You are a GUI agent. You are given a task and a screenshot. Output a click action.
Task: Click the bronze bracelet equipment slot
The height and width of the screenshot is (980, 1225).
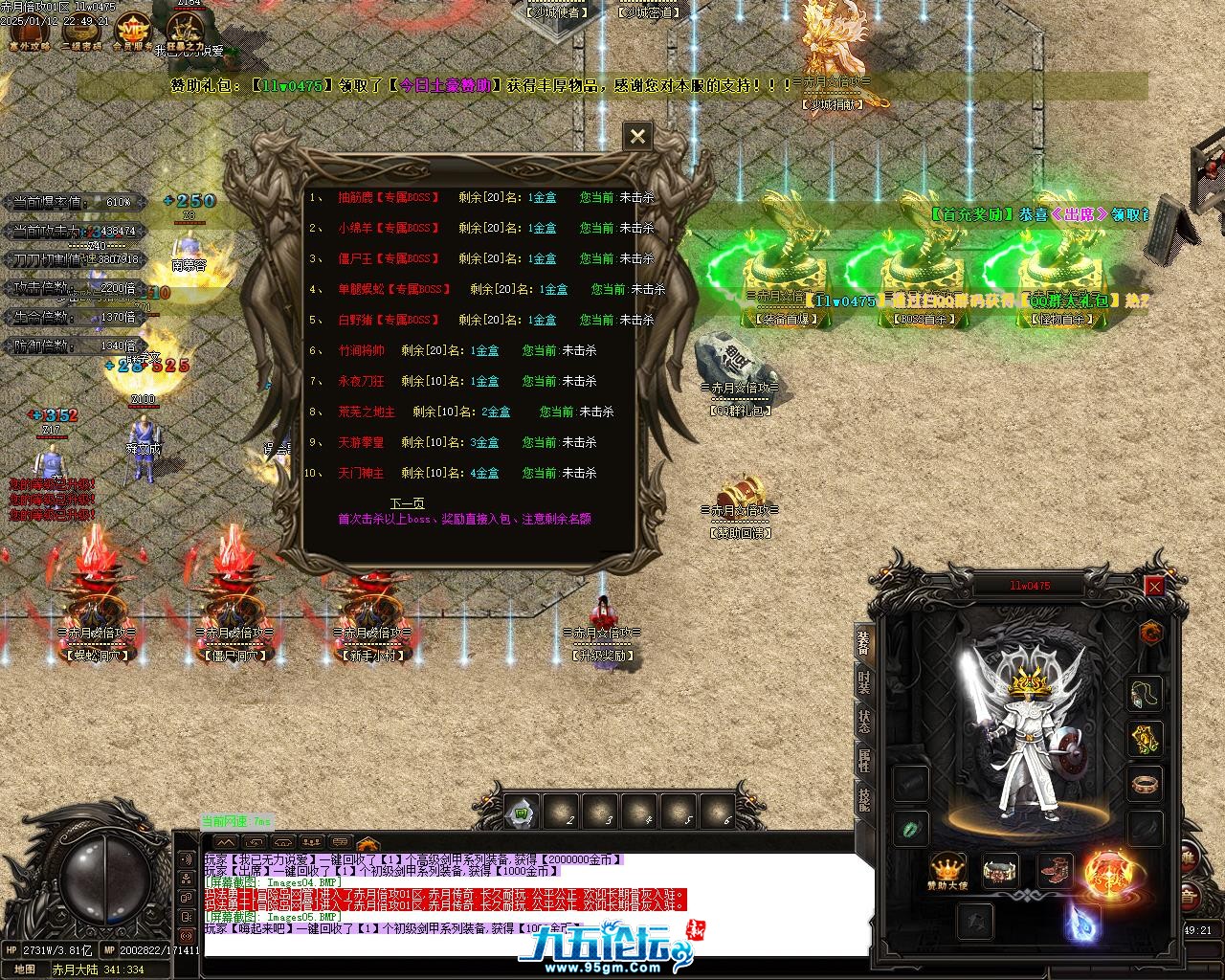pos(1145,784)
